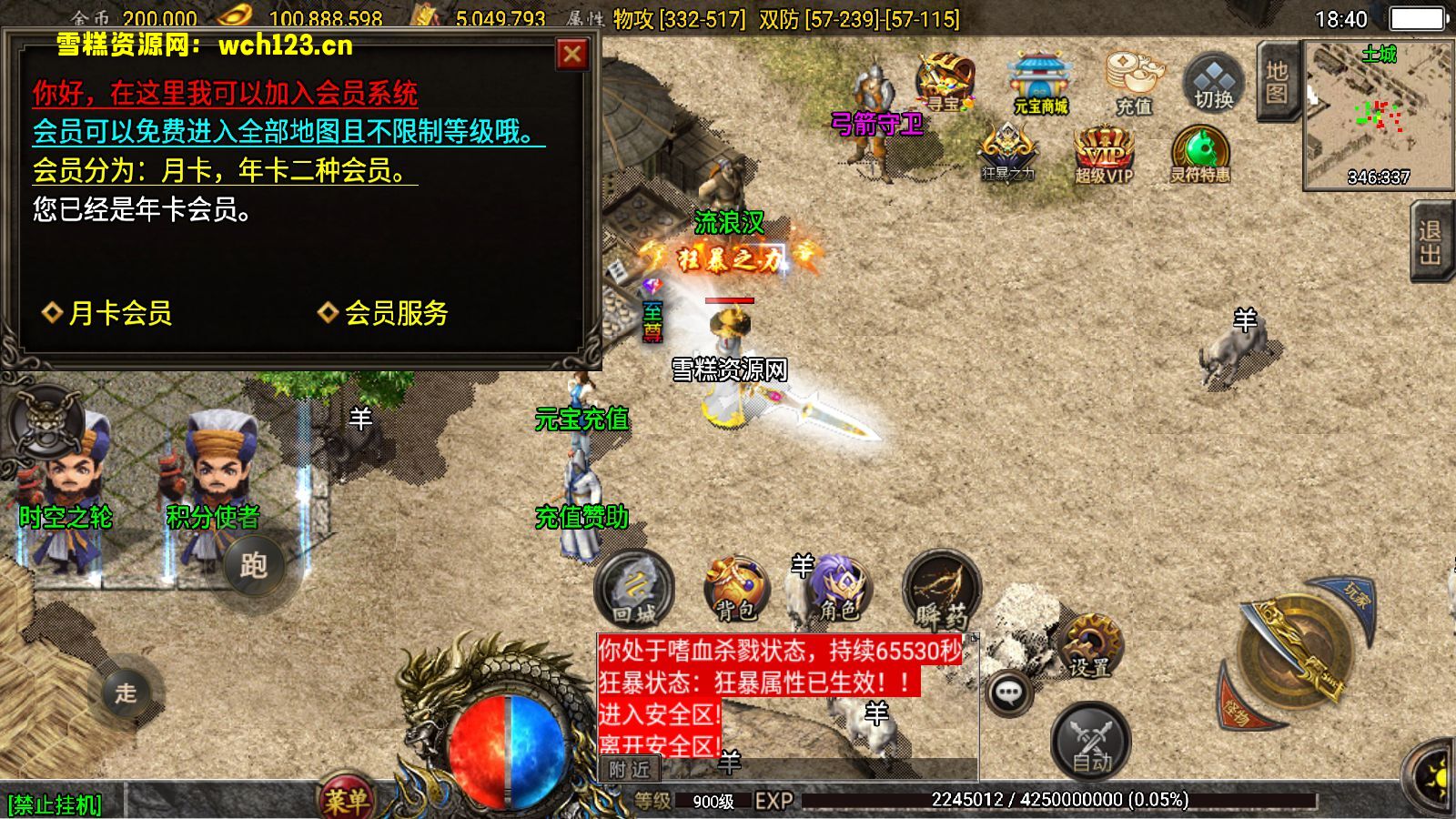
Task: Click the 寻宝 treasure hunt chest icon
Action: tap(943, 82)
